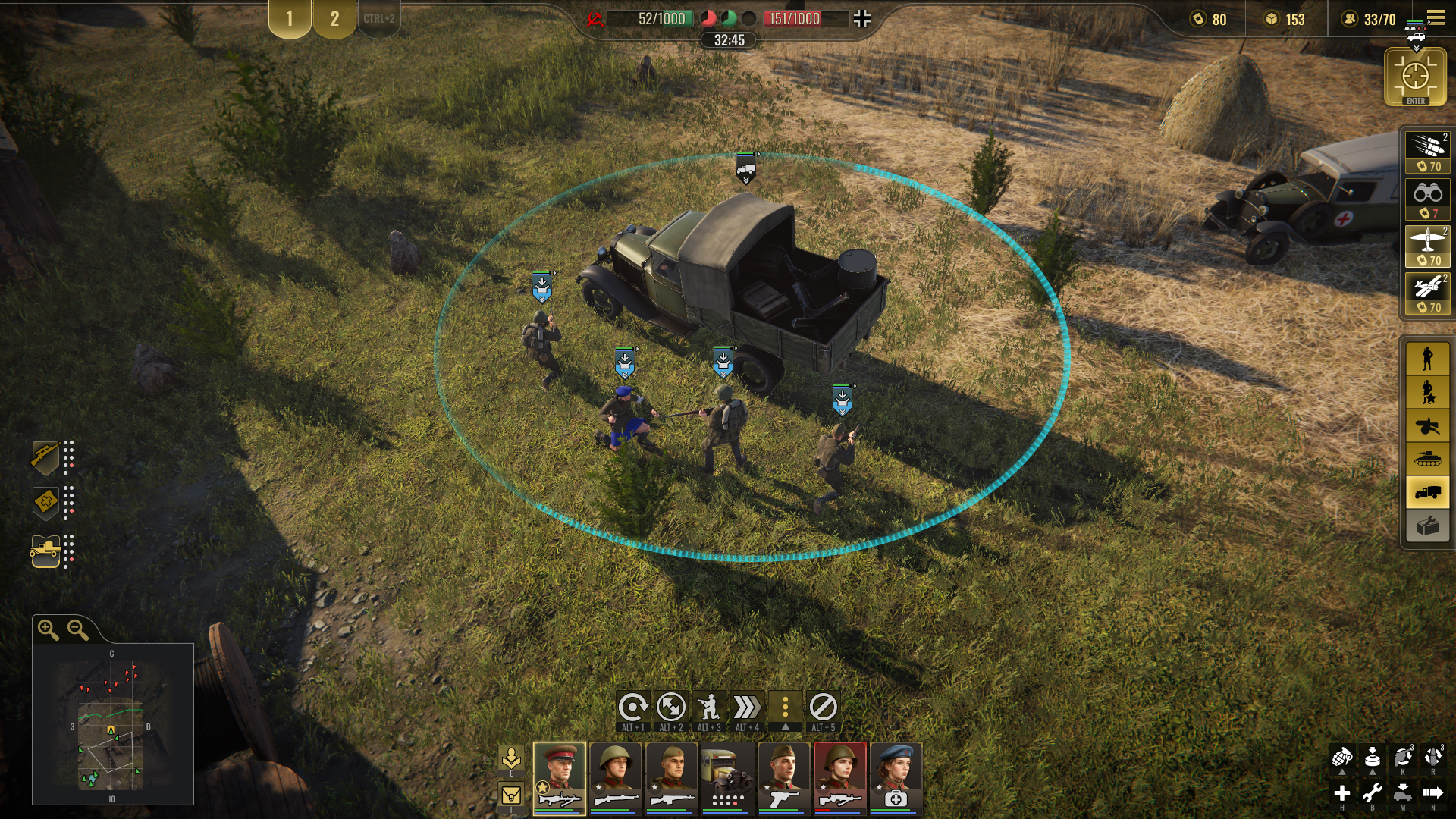Zoom in on the minimap
This screenshot has width=1456, height=819.
49,629
